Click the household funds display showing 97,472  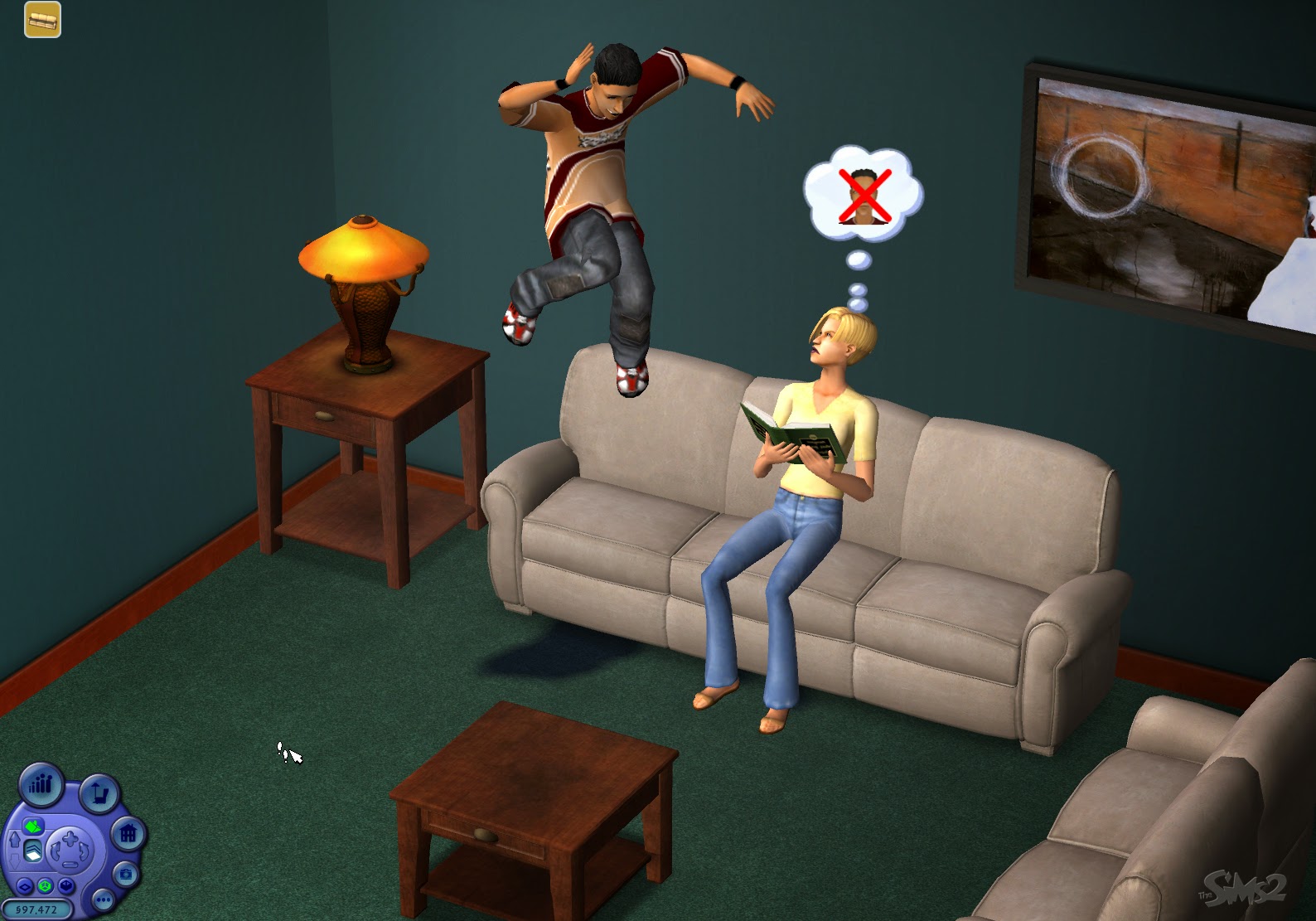38,910
